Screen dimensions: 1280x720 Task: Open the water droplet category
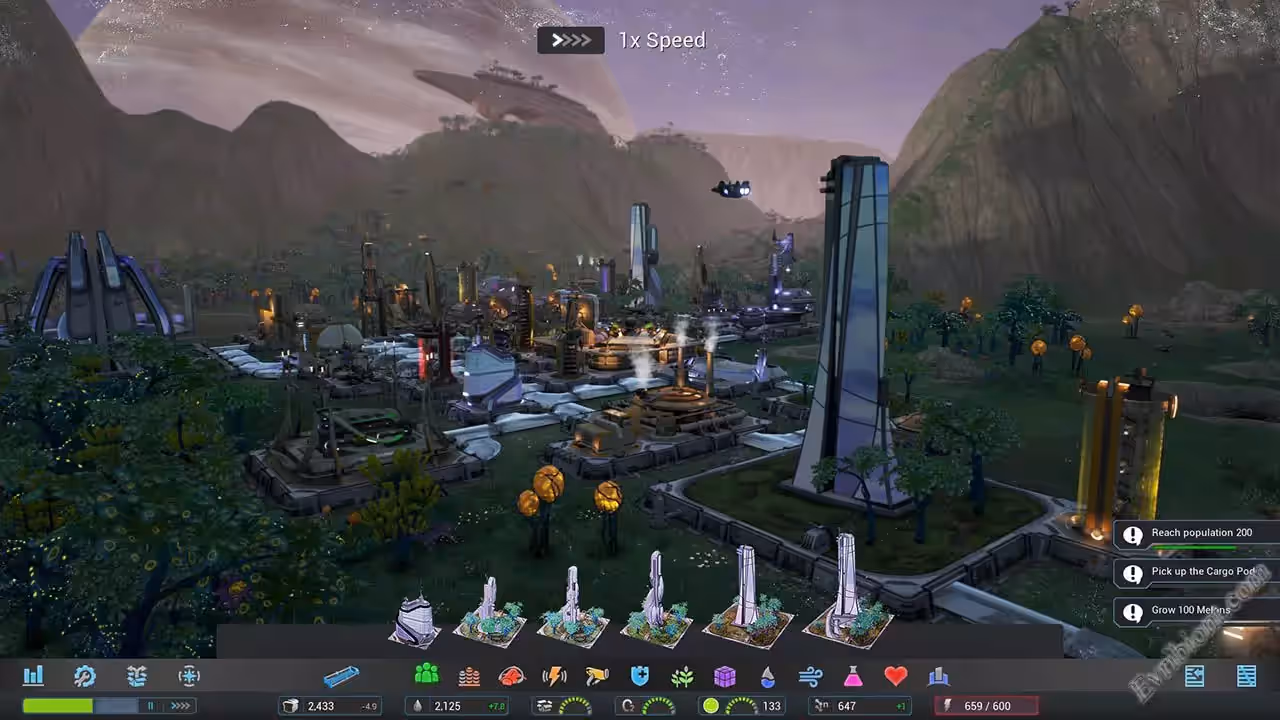pyautogui.click(x=767, y=676)
